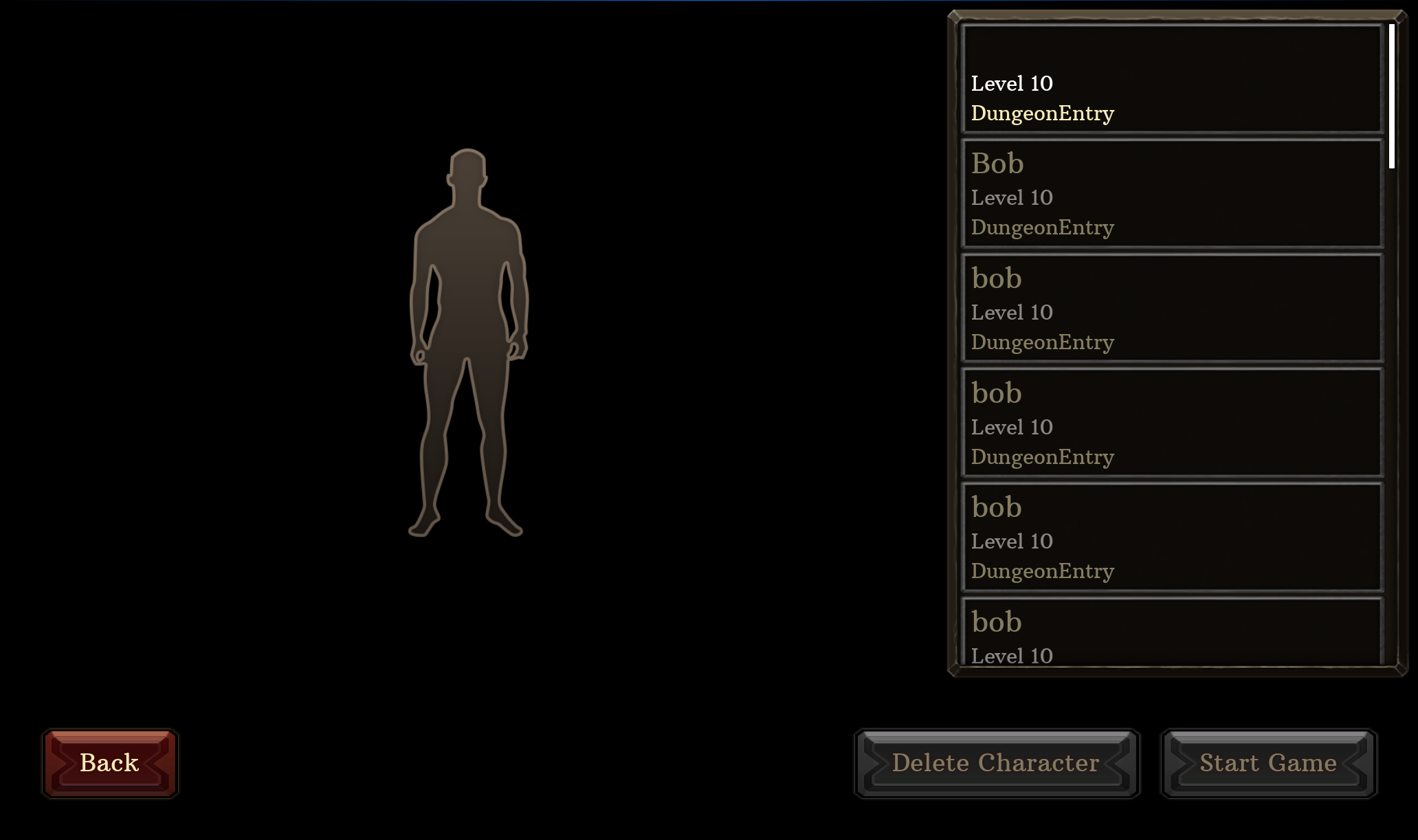This screenshot has height=840, width=1418.
Task: Click the Level 10 text on the top entry
Action: 1010,83
